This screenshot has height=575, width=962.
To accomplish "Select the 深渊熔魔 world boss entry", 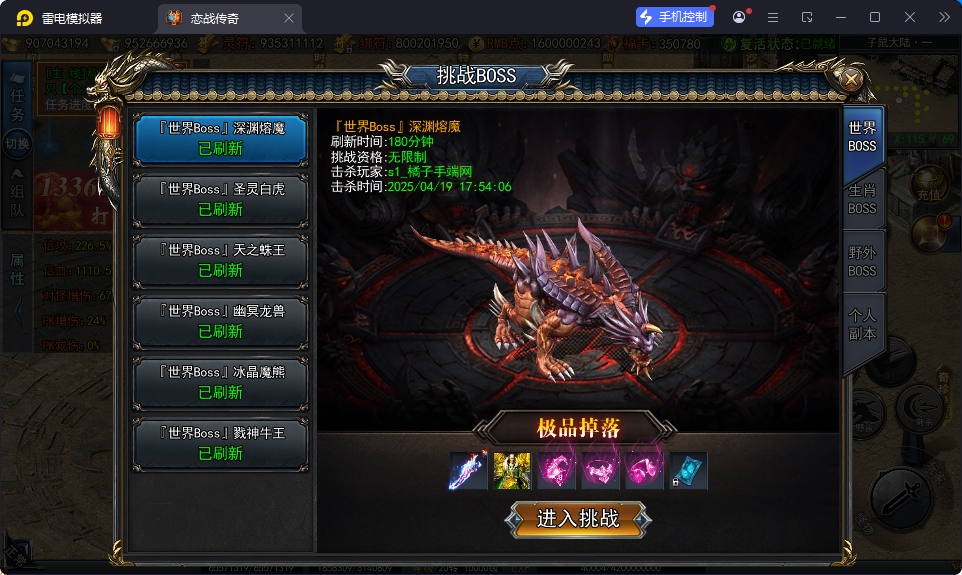I will [x=221, y=138].
